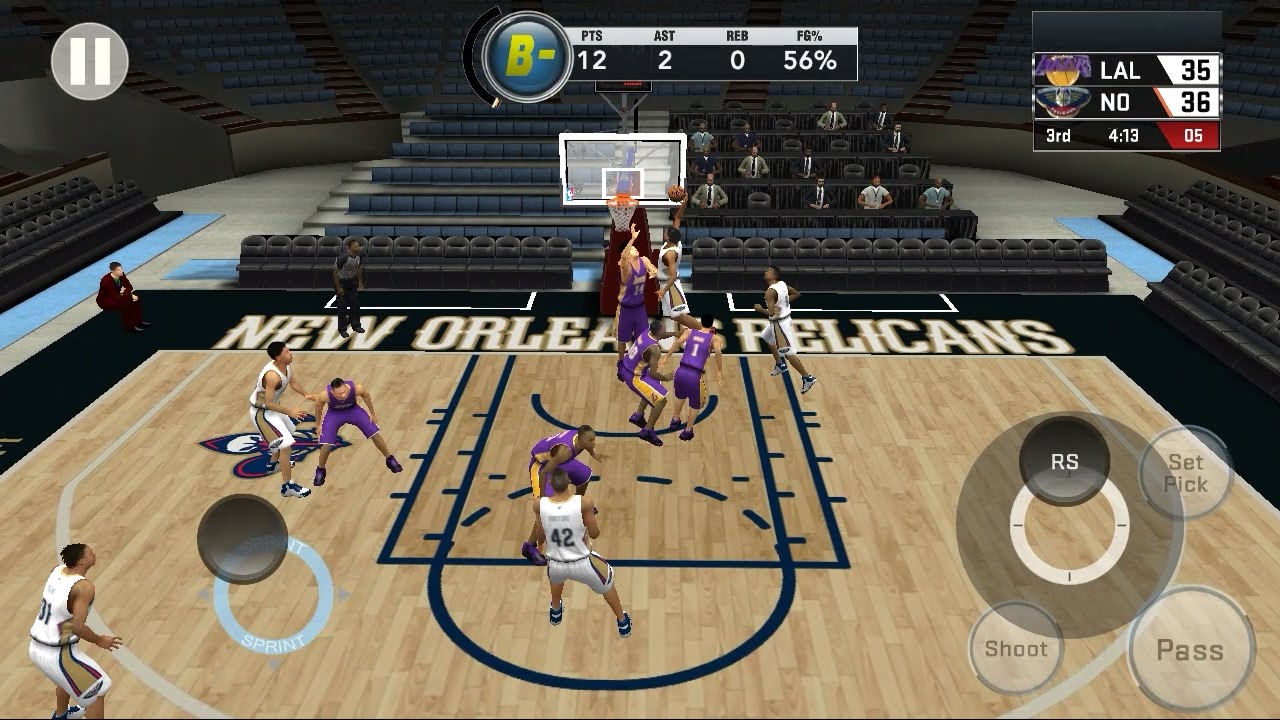The width and height of the screenshot is (1280, 720).
Task: Activate the Set Pick button
Action: (1187, 473)
